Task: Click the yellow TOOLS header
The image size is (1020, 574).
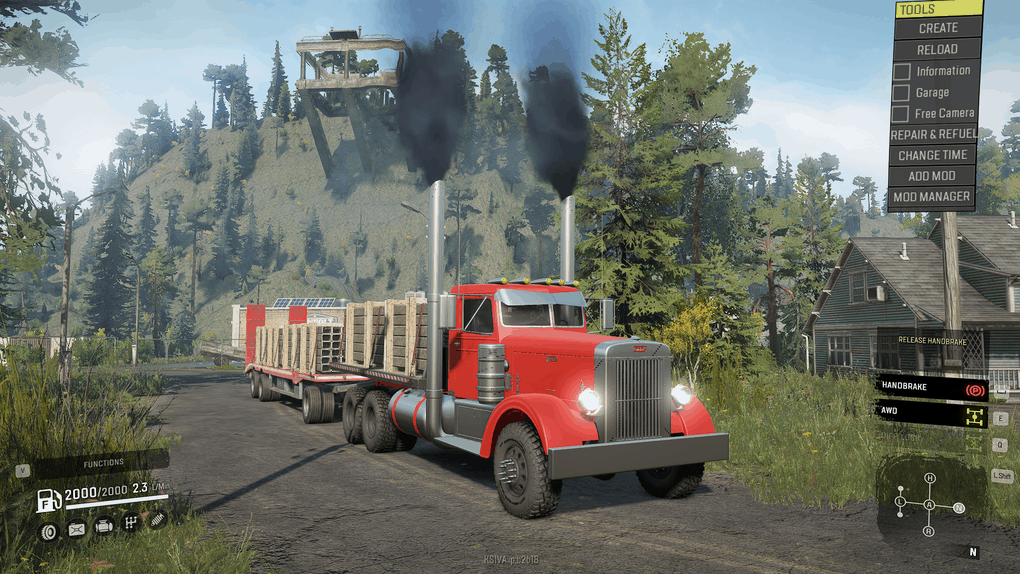Action: click(937, 9)
